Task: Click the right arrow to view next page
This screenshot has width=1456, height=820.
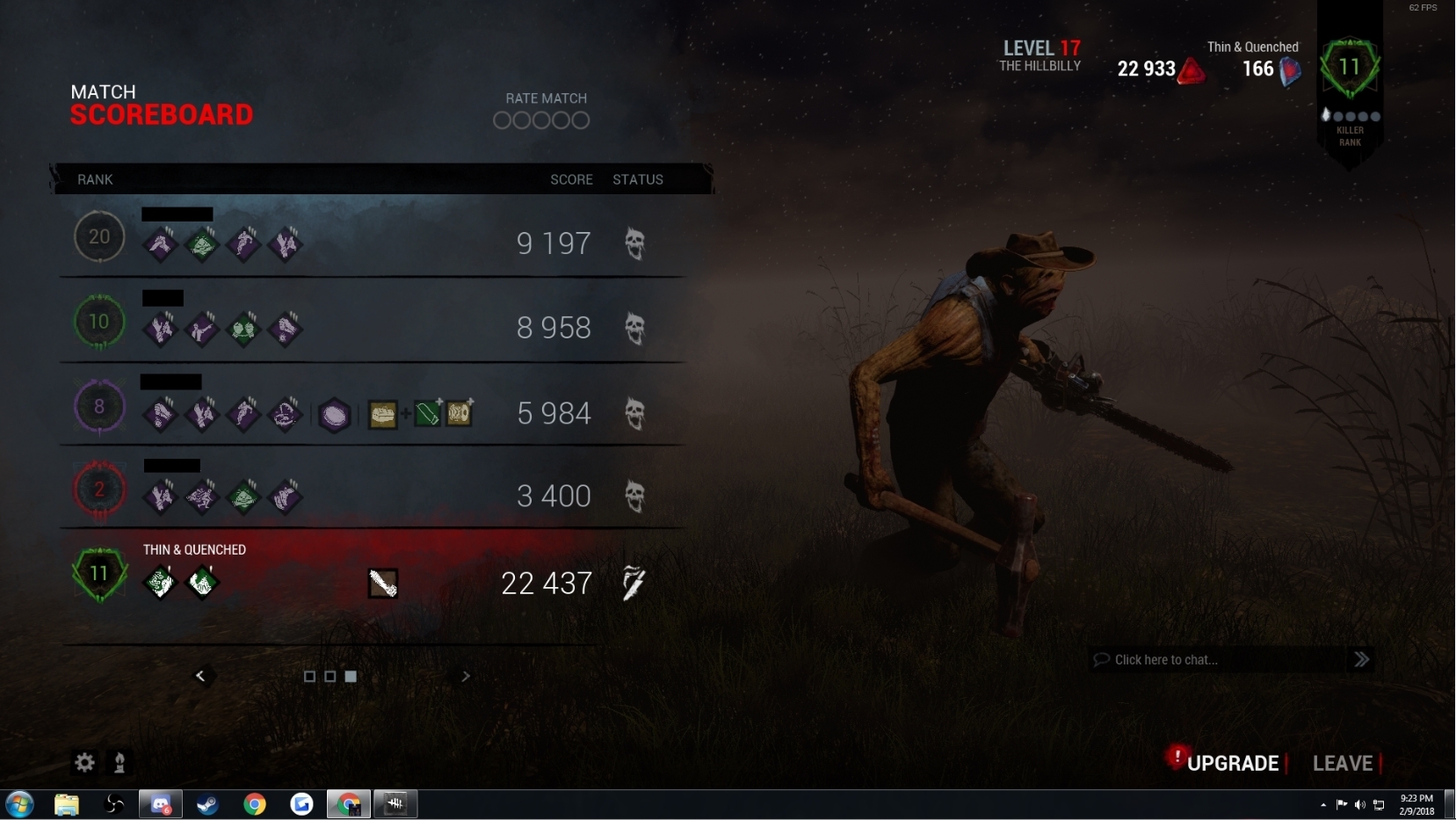Action: tap(466, 676)
